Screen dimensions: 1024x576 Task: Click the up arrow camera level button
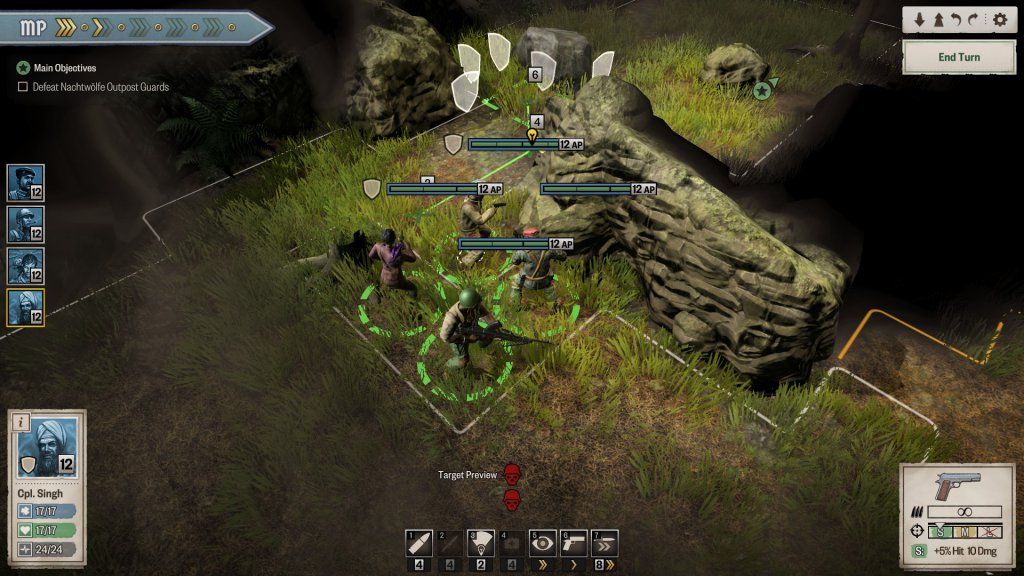939,20
